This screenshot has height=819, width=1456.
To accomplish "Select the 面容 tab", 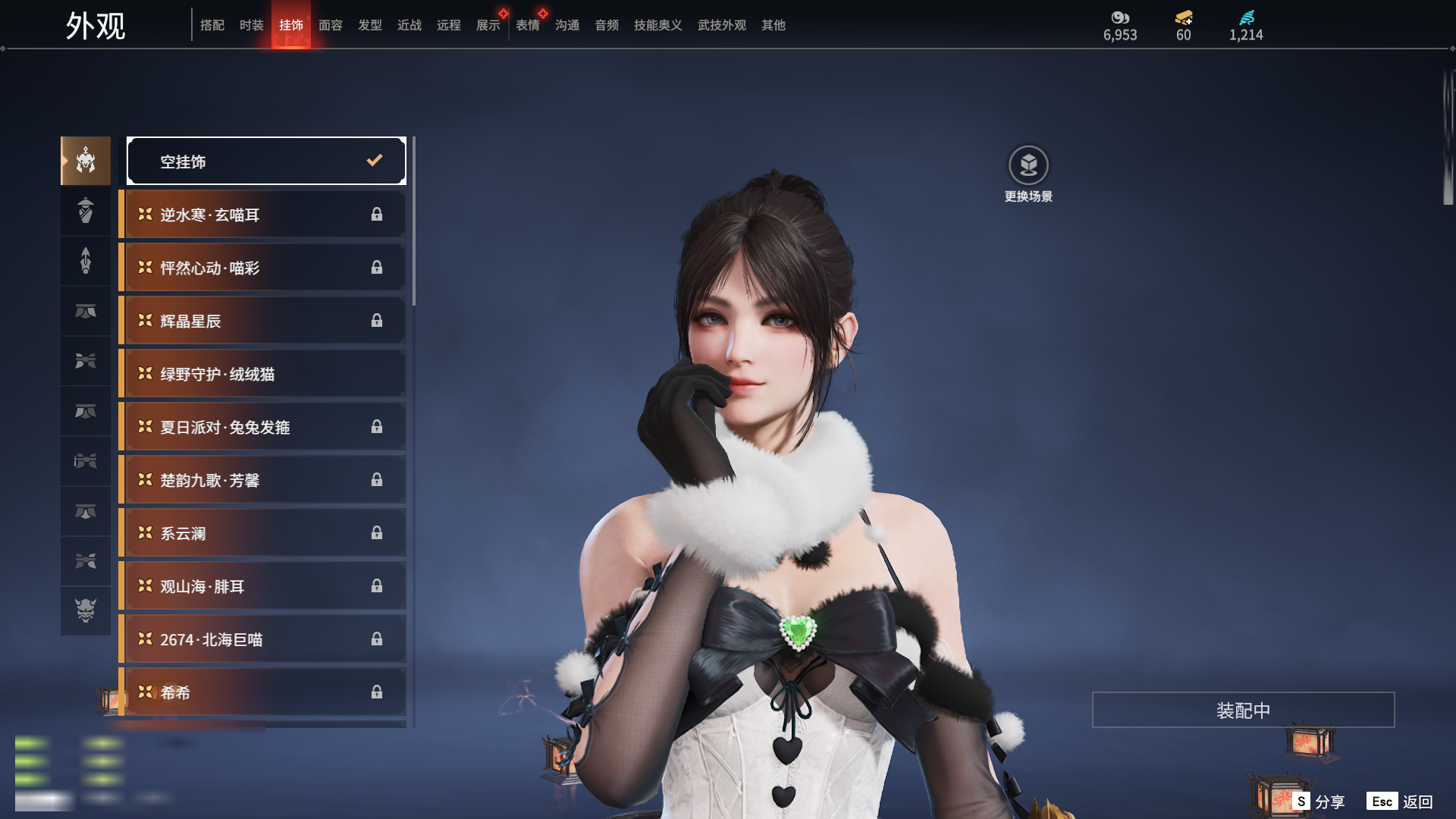I will 330,25.
